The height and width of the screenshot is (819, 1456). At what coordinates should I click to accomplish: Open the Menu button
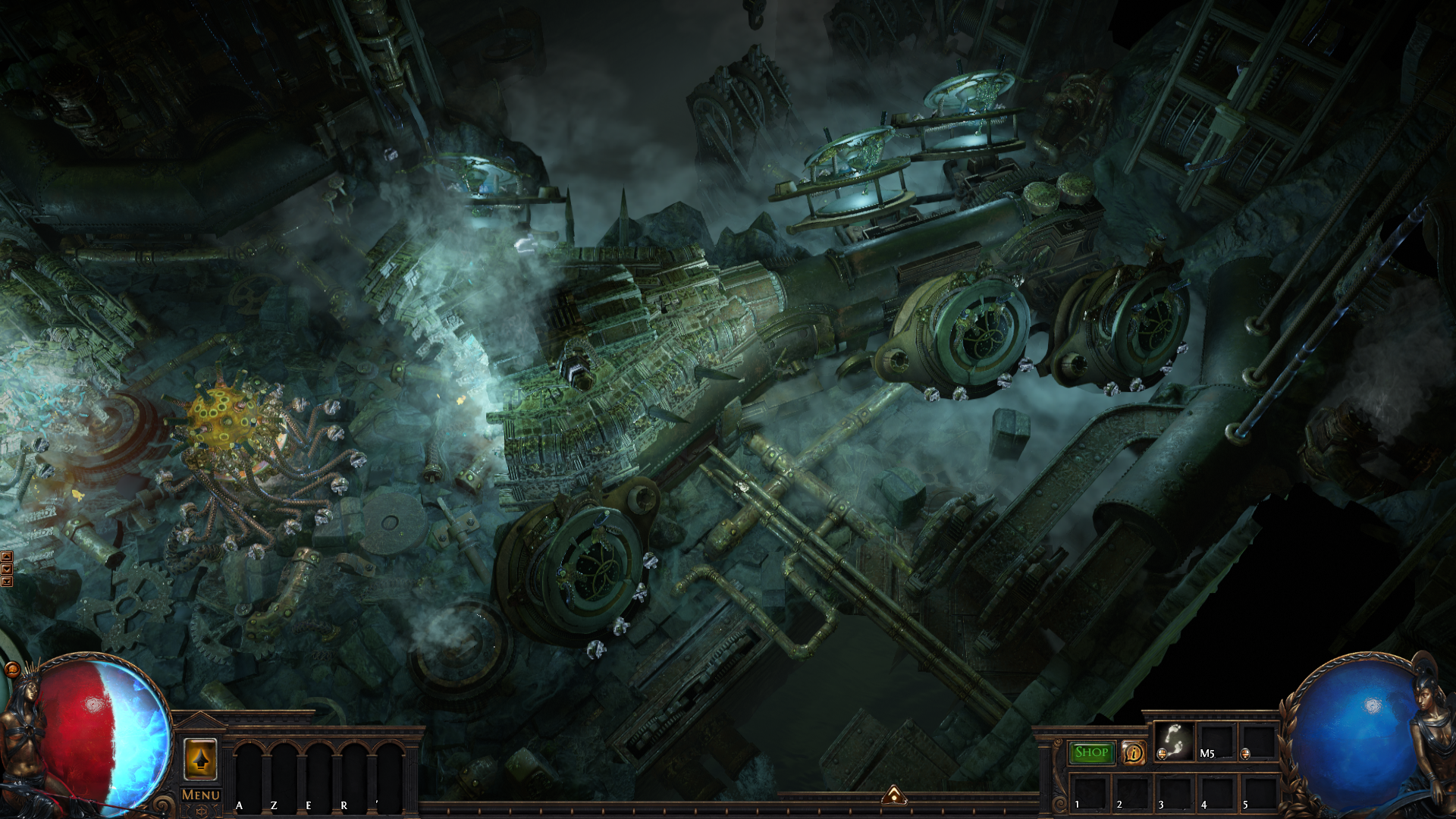(x=201, y=795)
